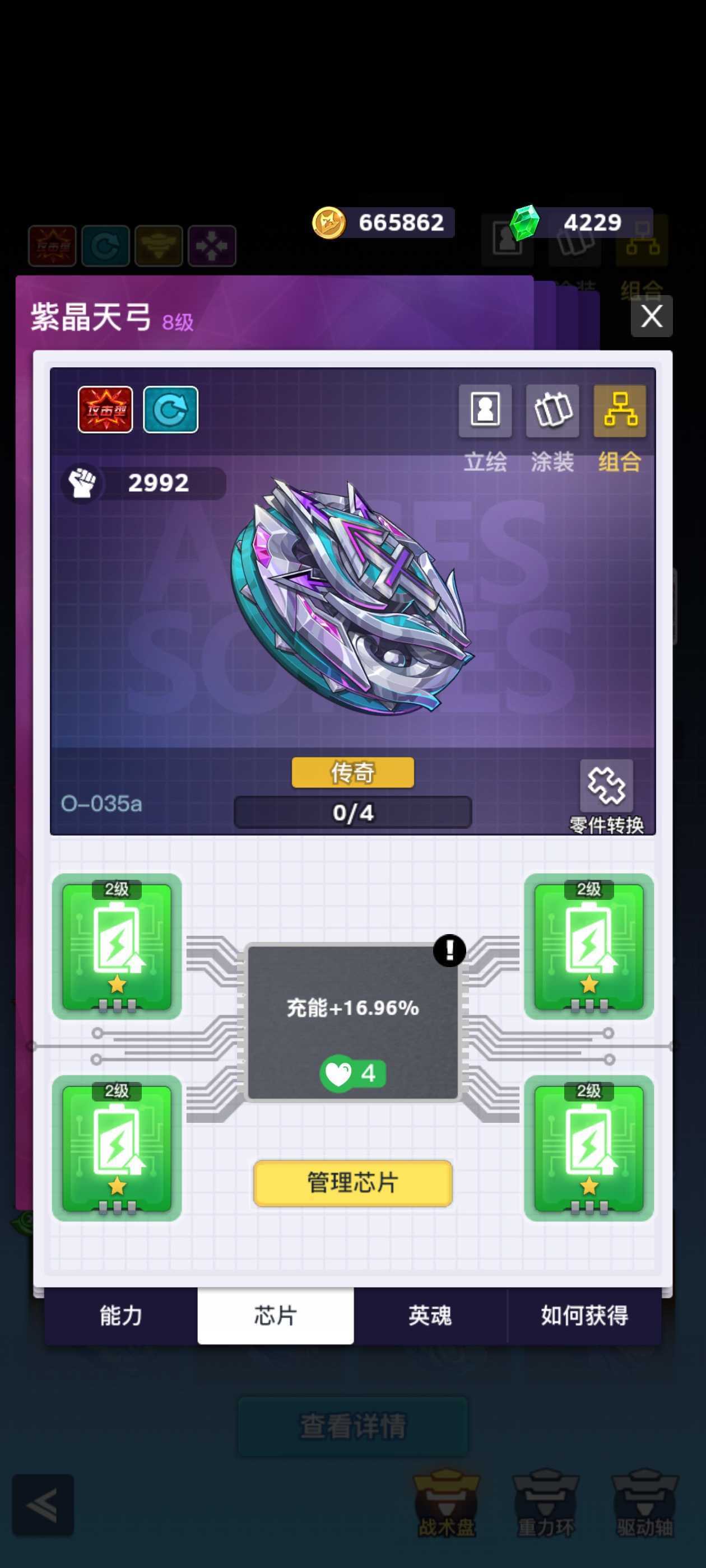This screenshot has height=1568, width=706.
Task: Open the 涂装 paint skins
Action: click(552, 410)
